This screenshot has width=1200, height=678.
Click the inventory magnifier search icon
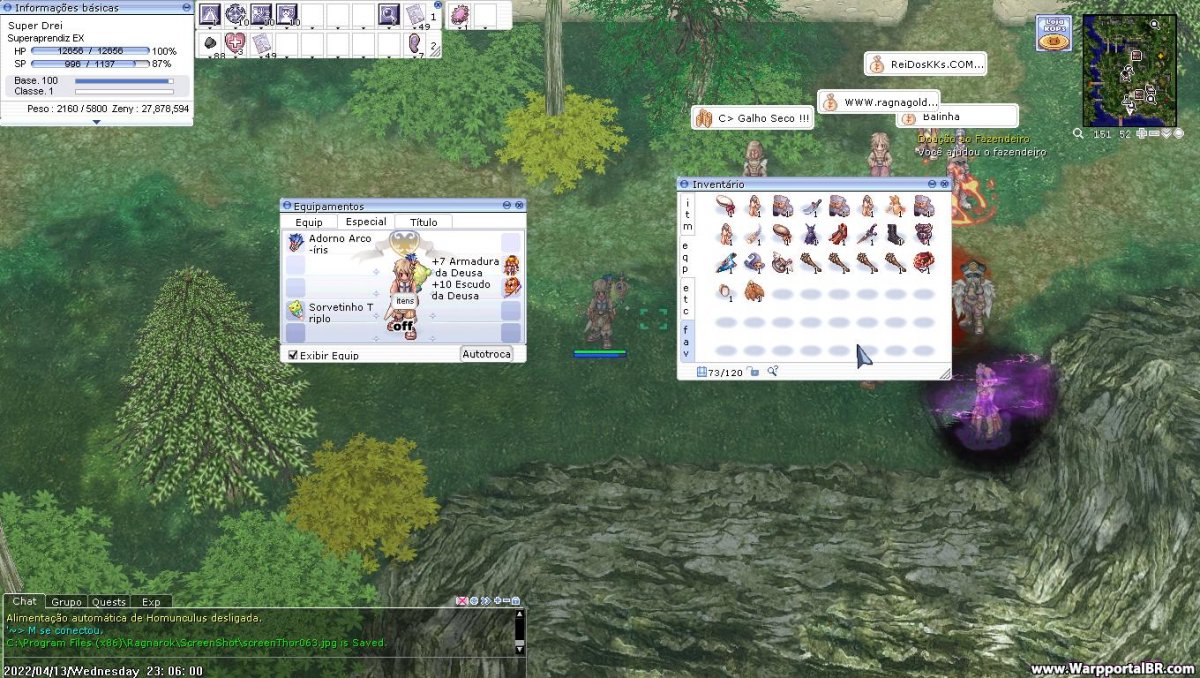(773, 372)
